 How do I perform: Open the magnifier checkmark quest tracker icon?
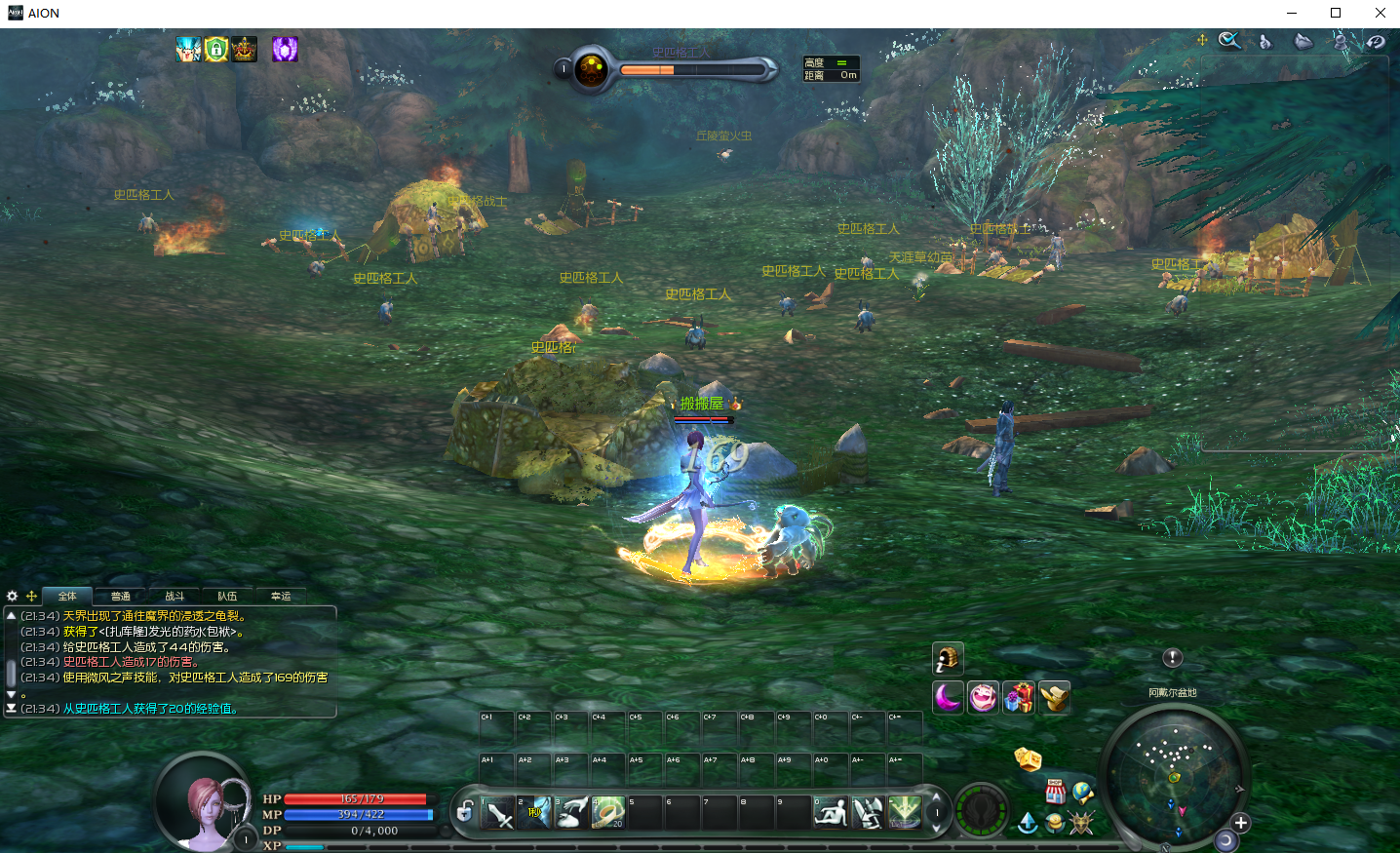tap(1229, 41)
